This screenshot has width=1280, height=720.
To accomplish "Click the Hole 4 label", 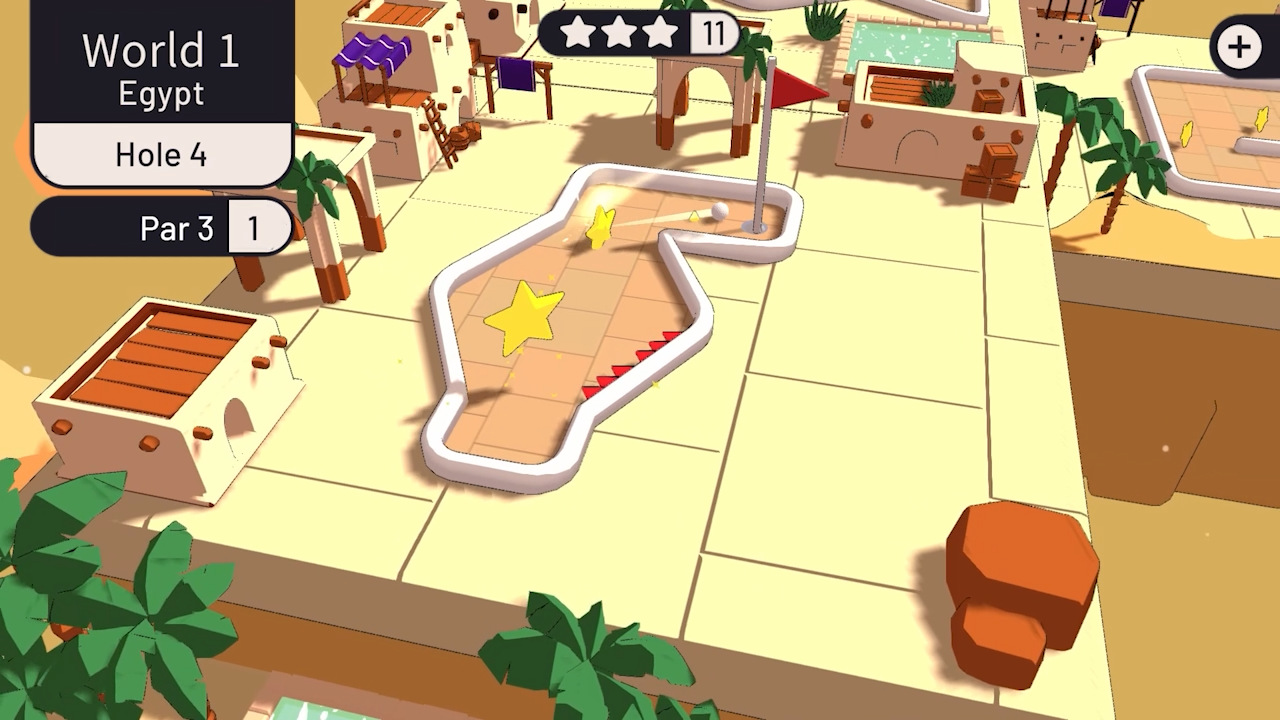I will tap(160, 153).
